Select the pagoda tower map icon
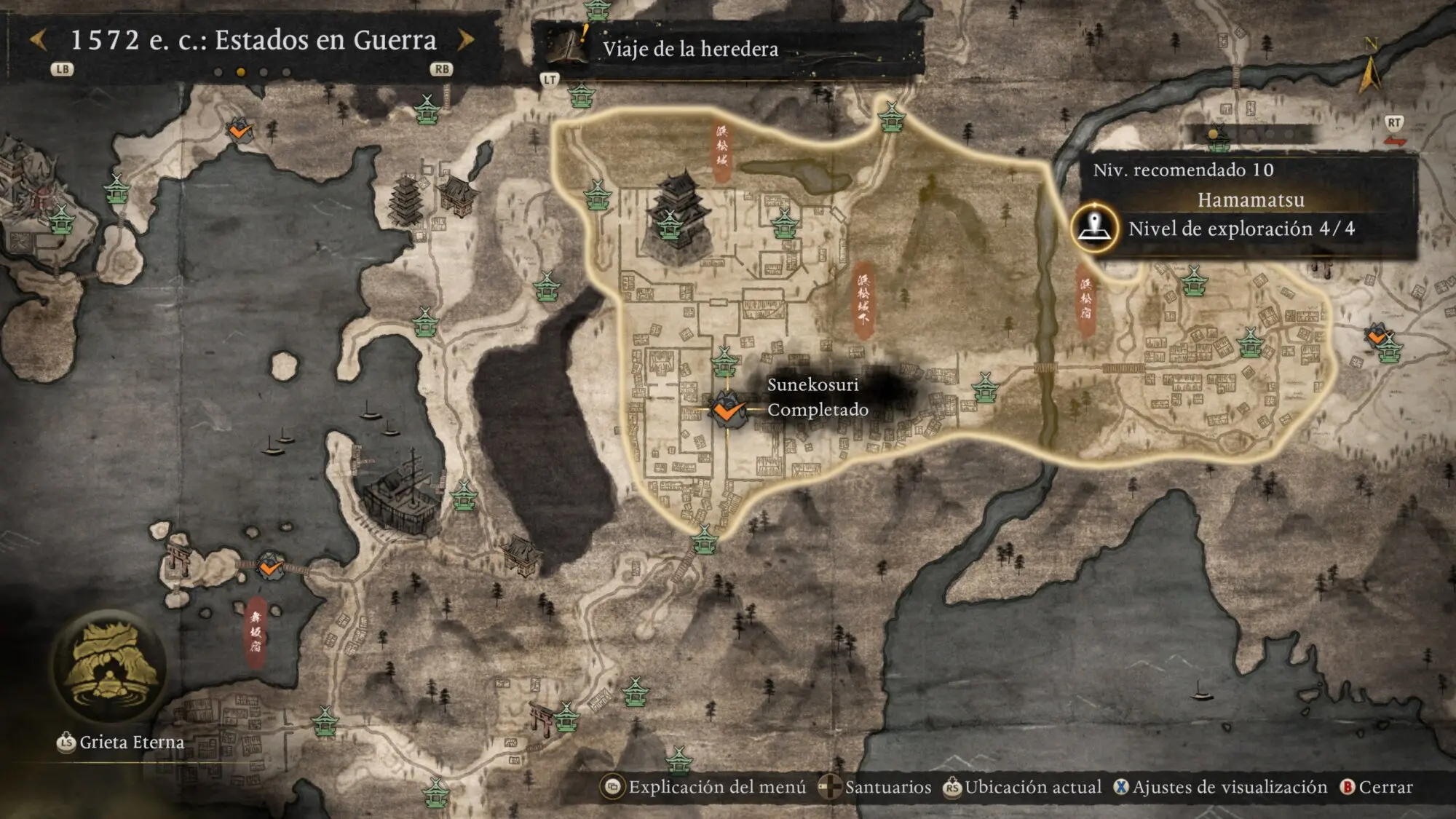This screenshot has height=819, width=1456. point(406,198)
